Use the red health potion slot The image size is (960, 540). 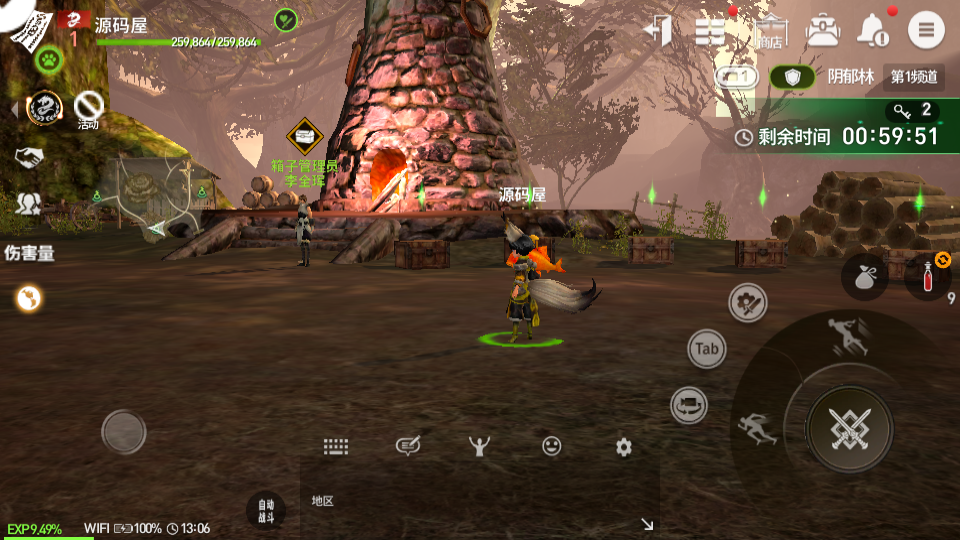pos(927,278)
